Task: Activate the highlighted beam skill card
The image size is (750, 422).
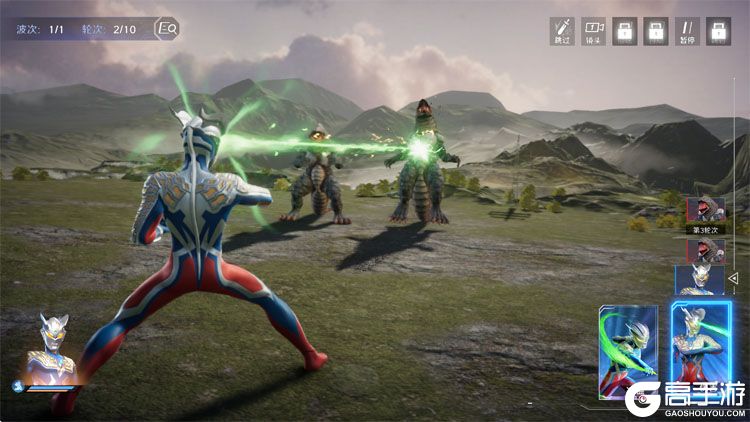Action: [x=701, y=349]
